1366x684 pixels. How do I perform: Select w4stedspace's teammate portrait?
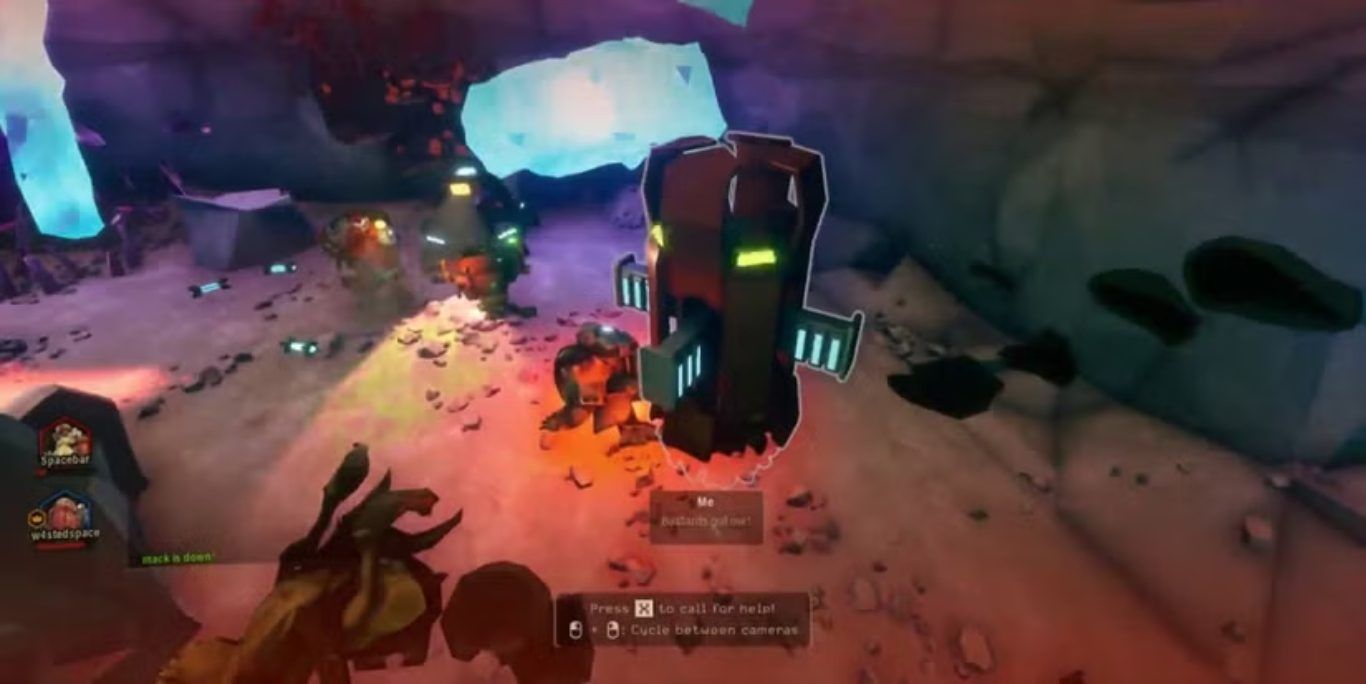[x=66, y=511]
